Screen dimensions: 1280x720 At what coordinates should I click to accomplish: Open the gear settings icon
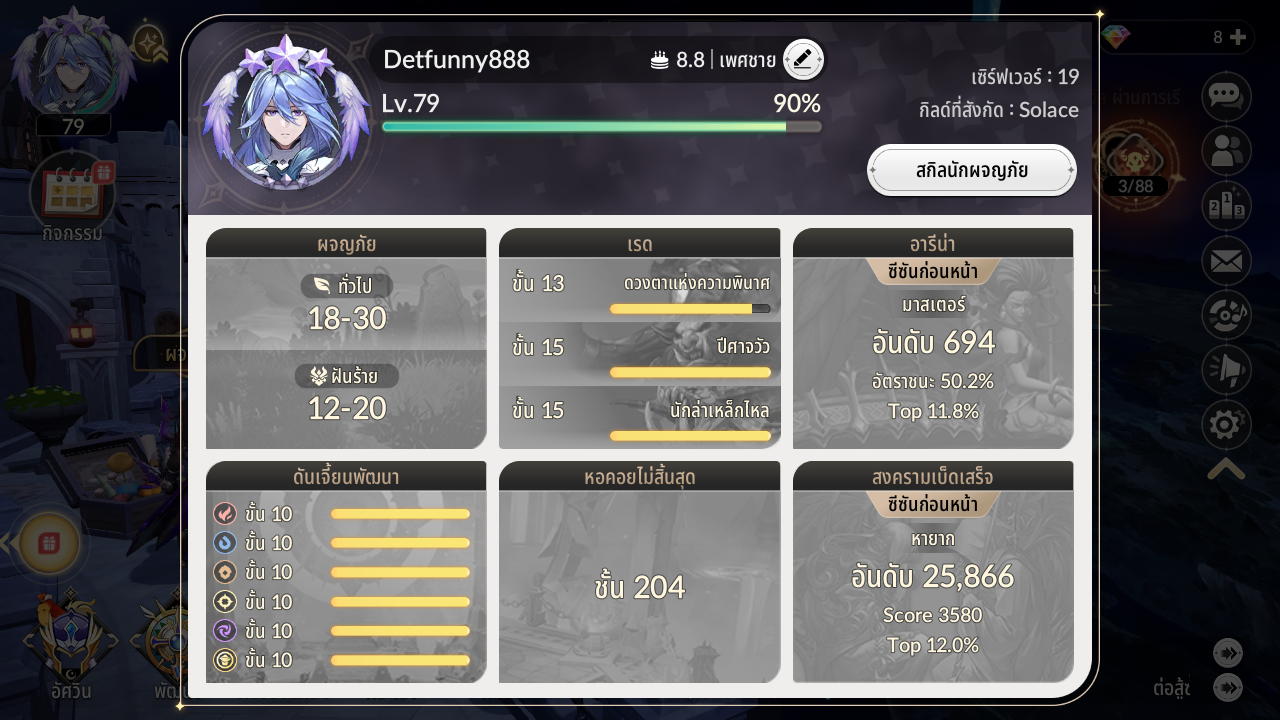pyautogui.click(x=1226, y=426)
